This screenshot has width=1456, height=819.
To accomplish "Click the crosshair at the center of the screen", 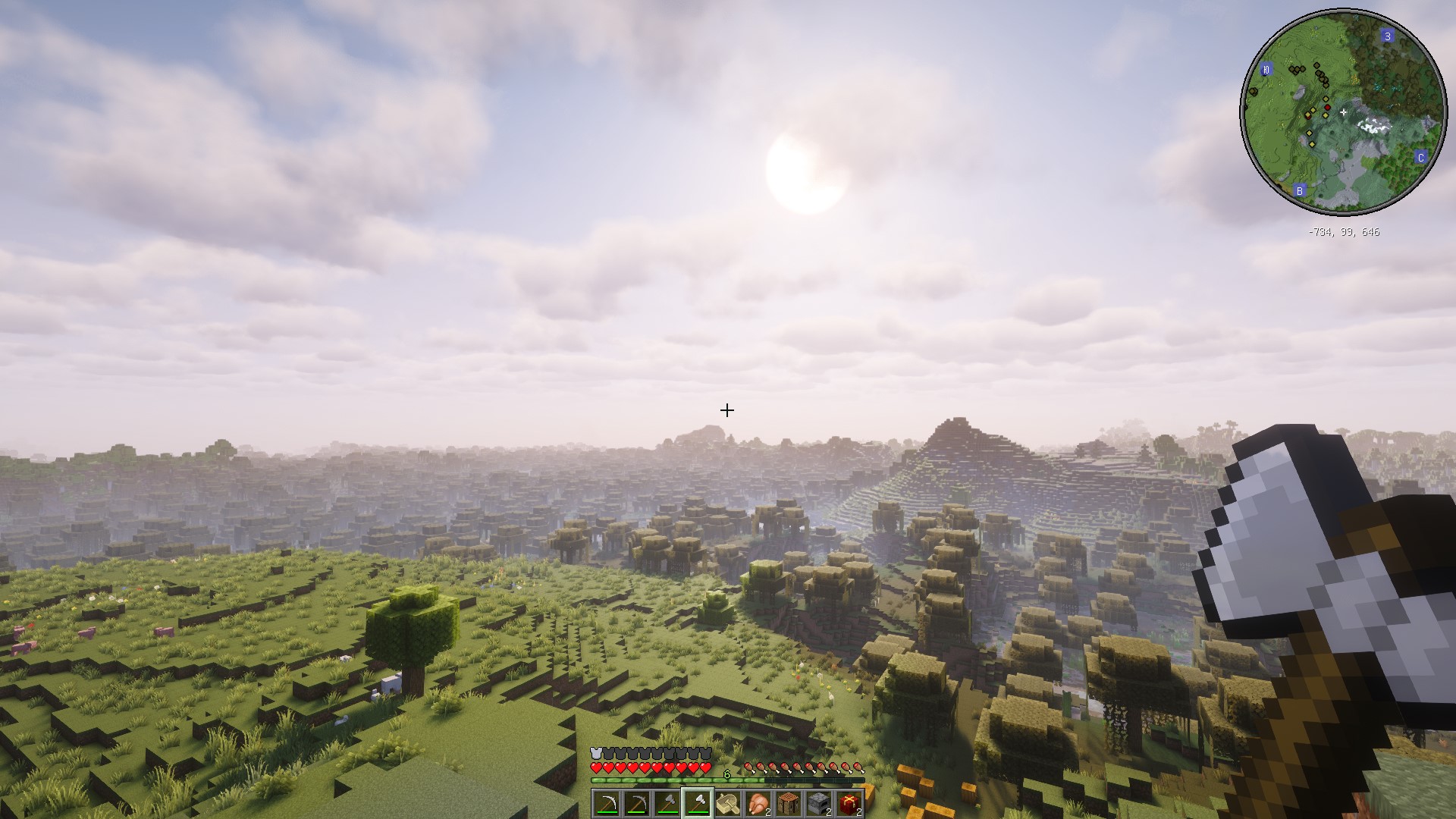I will point(727,409).
